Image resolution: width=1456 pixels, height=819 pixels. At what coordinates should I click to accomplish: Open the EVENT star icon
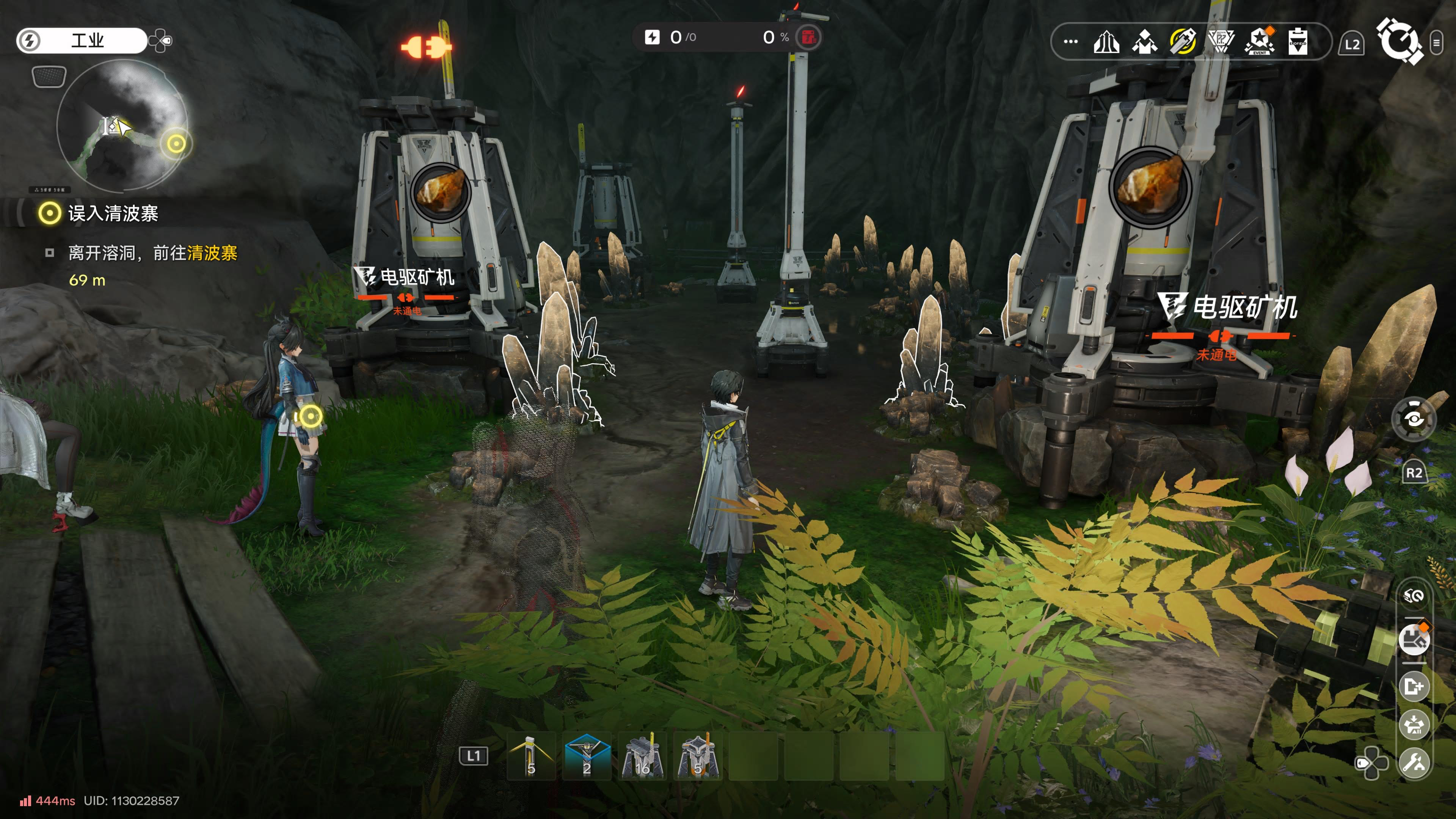(1259, 42)
